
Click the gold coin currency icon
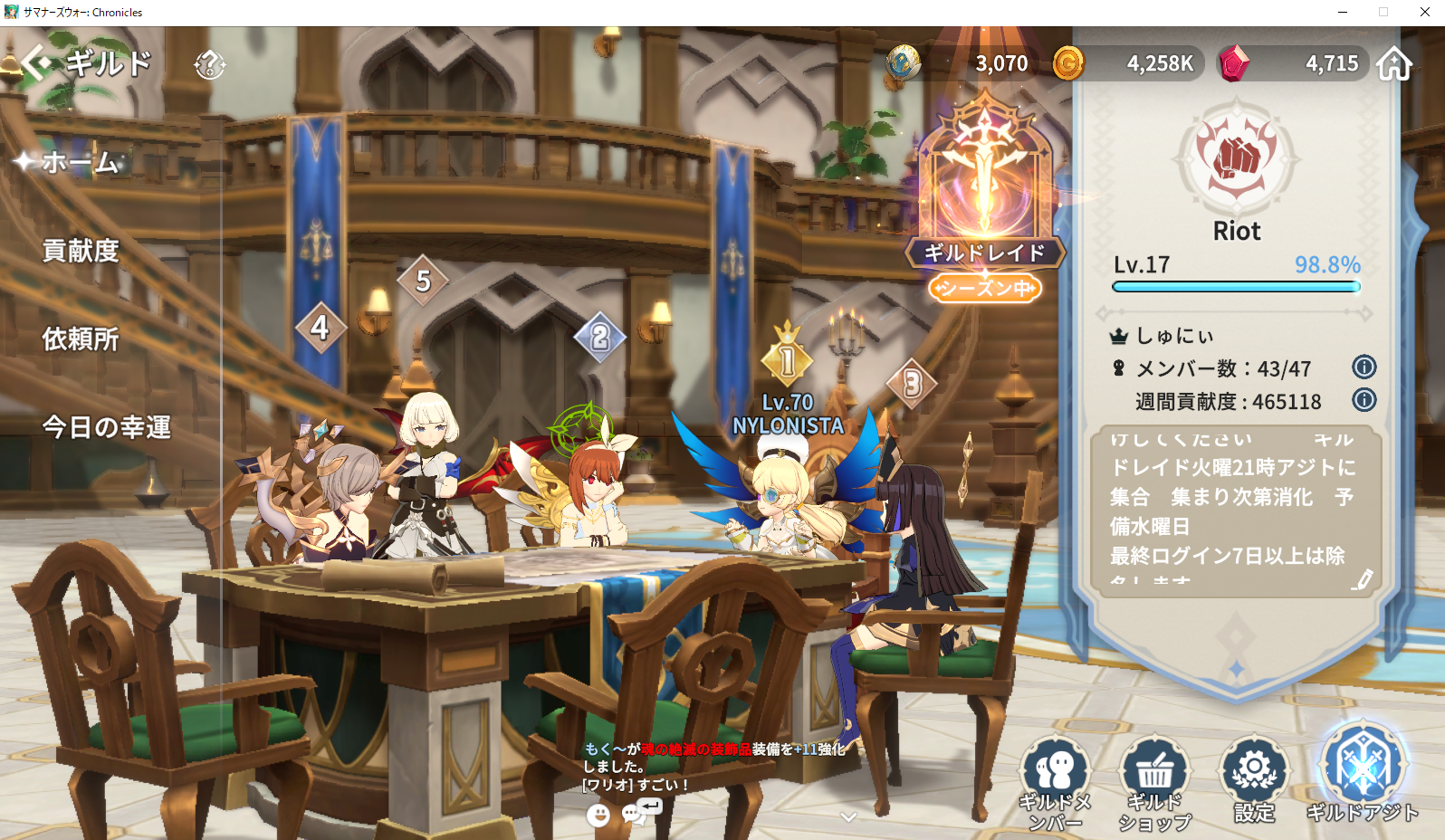1068,63
